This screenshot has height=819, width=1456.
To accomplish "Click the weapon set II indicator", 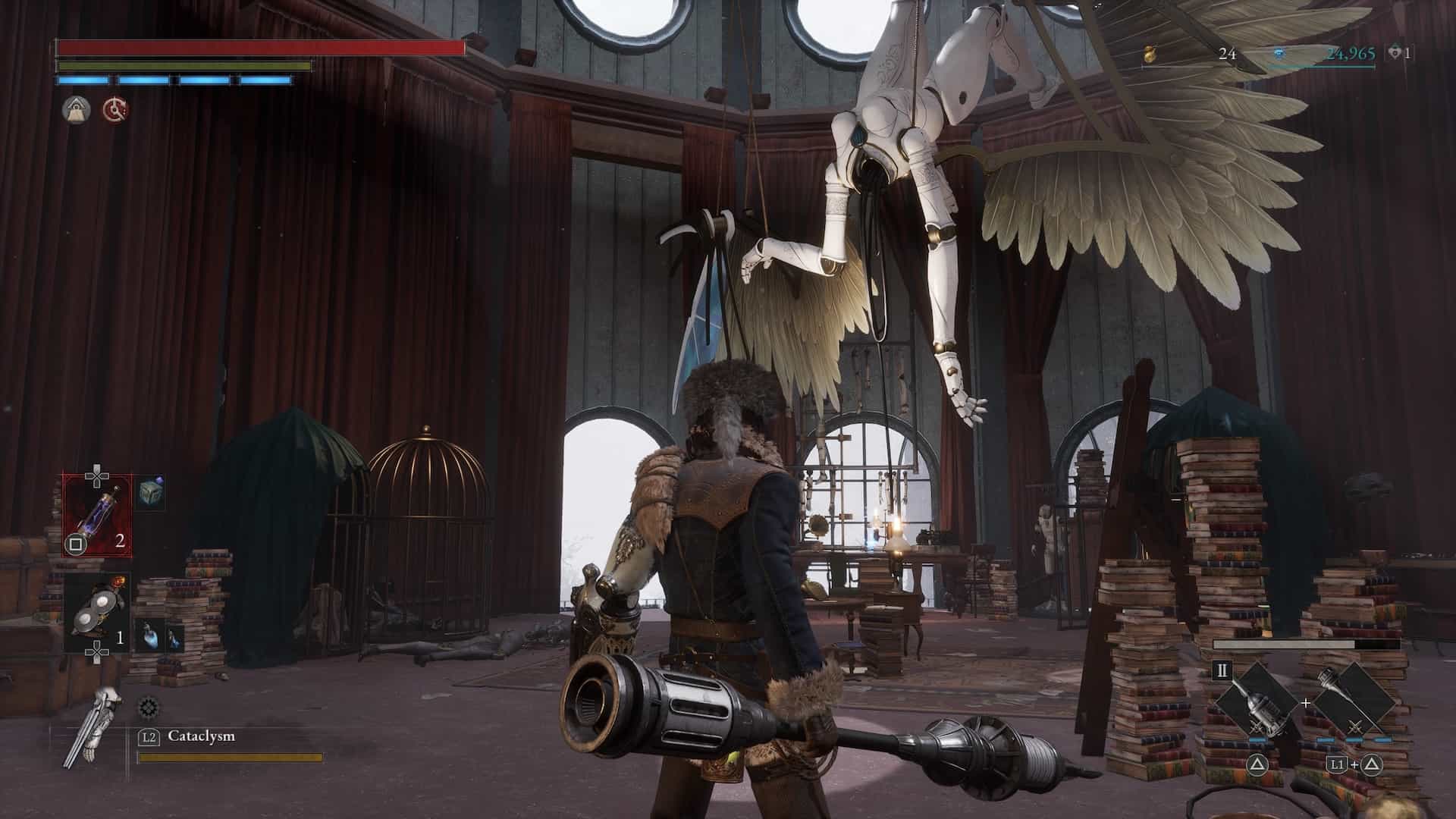I will [x=1222, y=671].
